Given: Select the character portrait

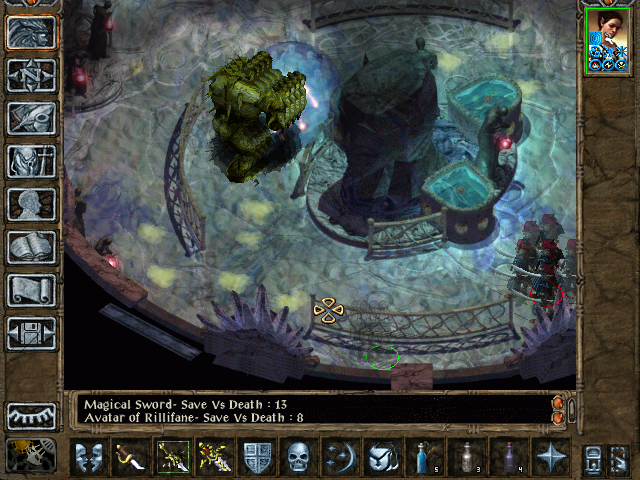Looking at the screenshot, I should (609, 40).
